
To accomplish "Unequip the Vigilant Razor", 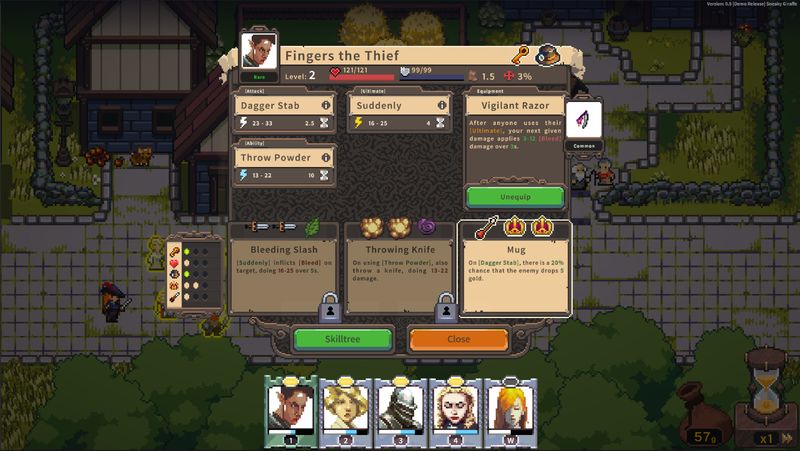I will pyautogui.click(x=514, y=196).
